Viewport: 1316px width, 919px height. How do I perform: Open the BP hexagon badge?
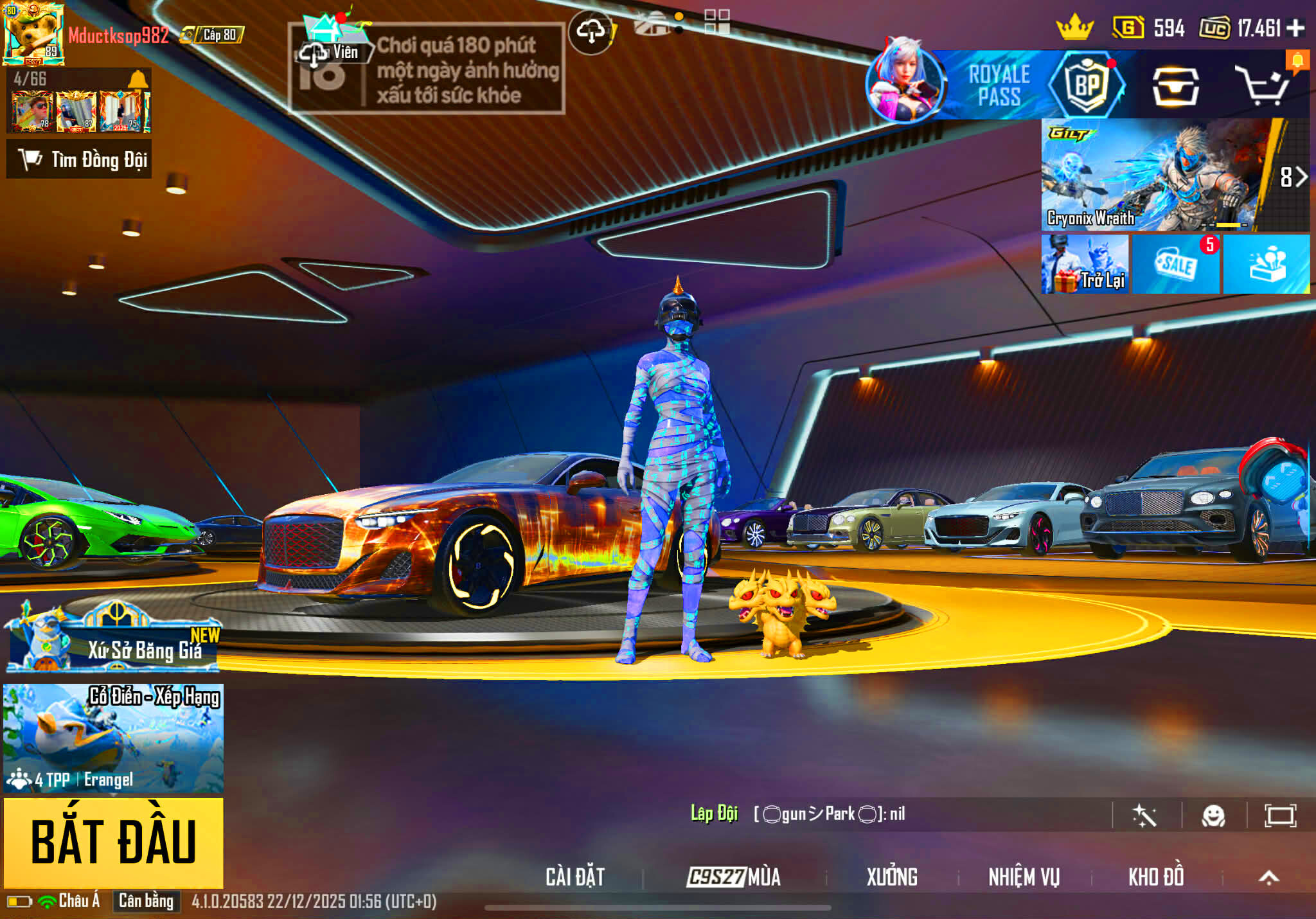[1087, 85]
